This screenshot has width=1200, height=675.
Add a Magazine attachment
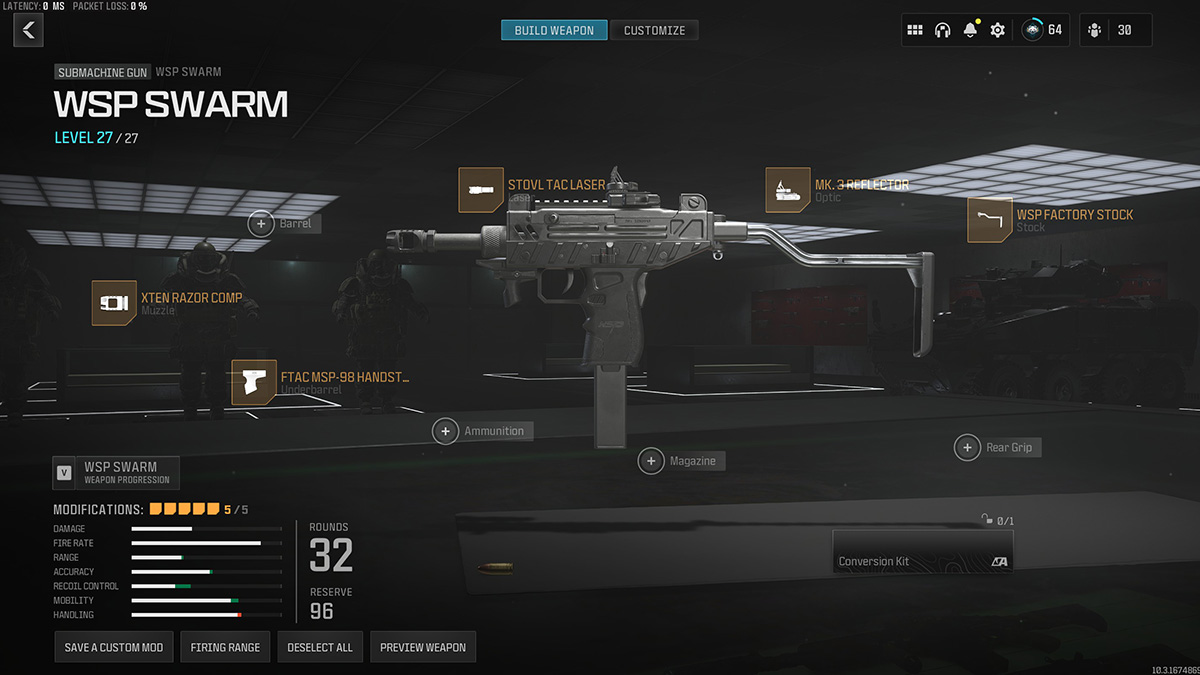coord(652,461)
